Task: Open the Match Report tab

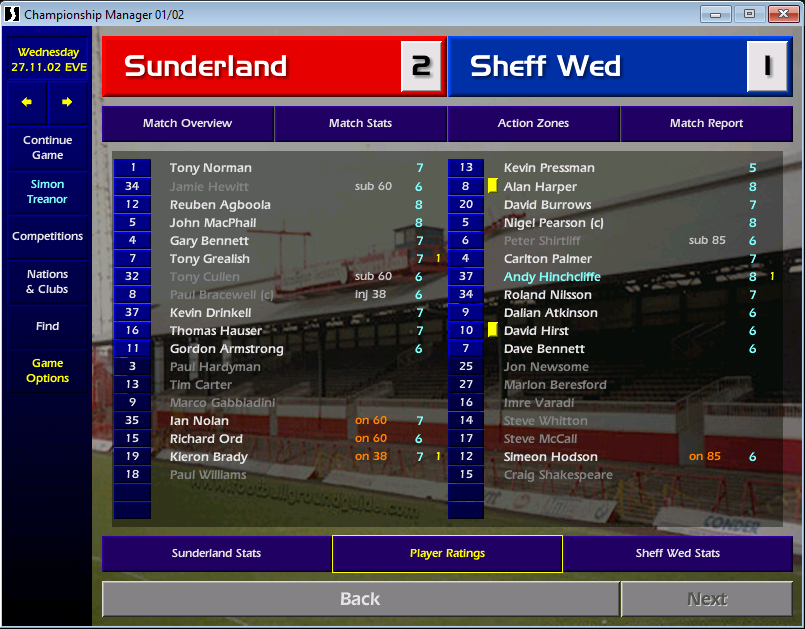Action: coord(706,123)
